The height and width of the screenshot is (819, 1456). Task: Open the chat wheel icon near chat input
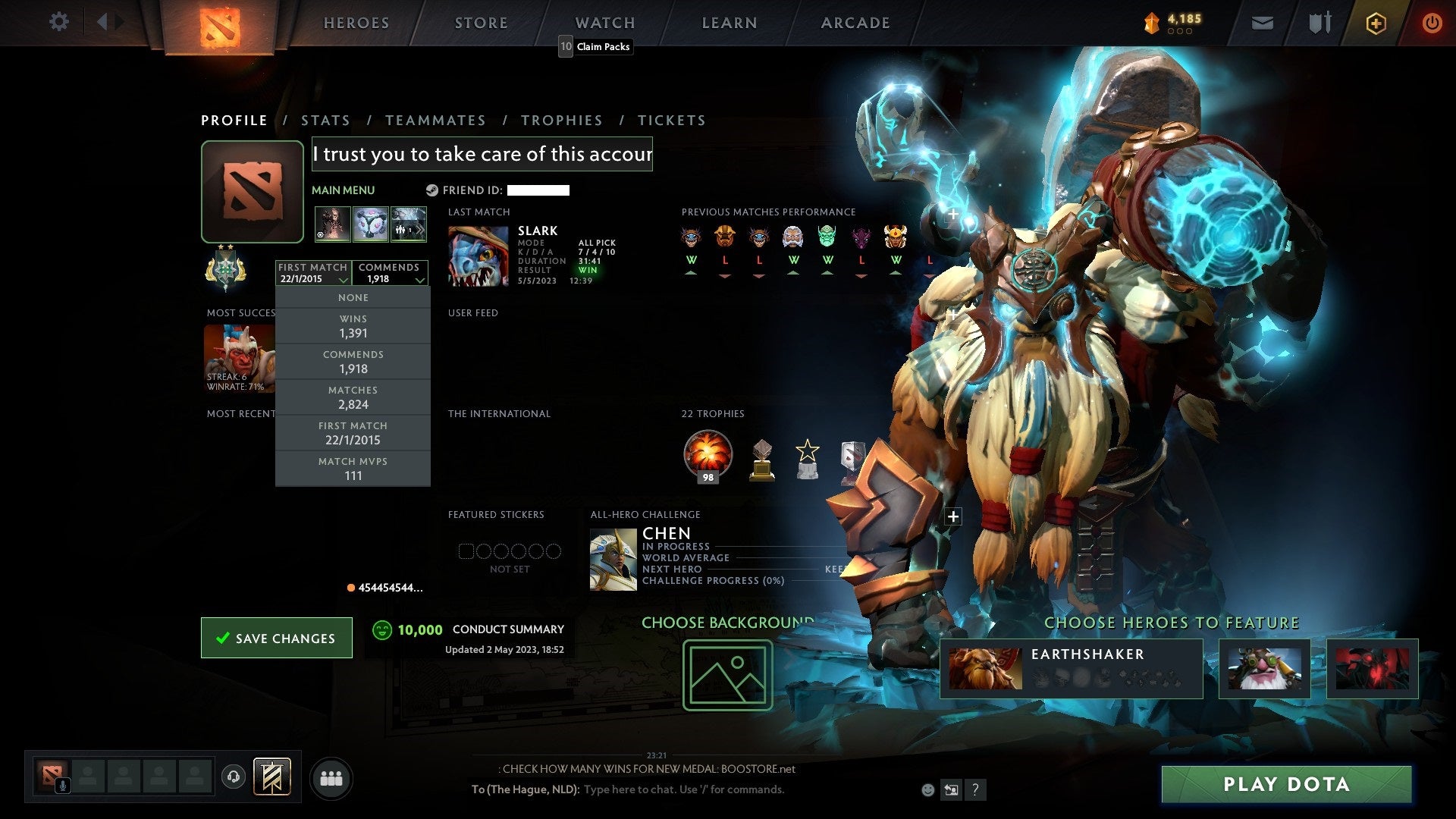tap(951, 789)
